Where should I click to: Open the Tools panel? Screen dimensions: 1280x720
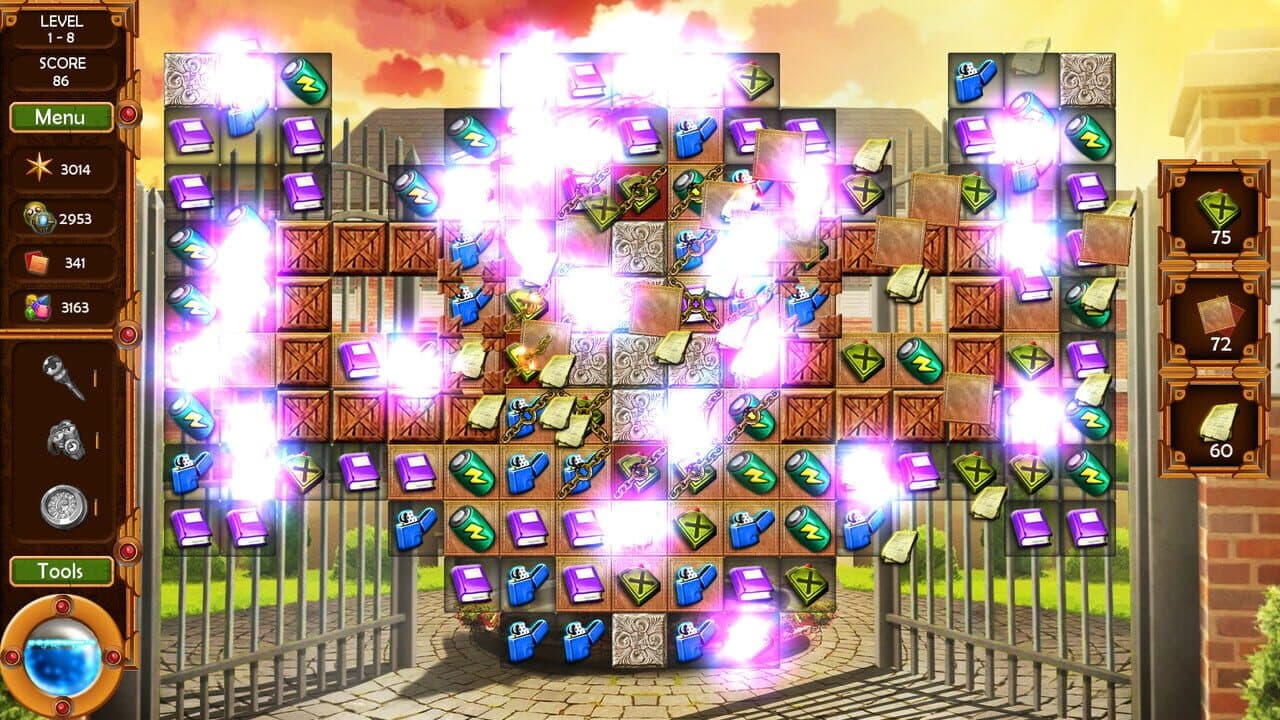click(62, 572)
